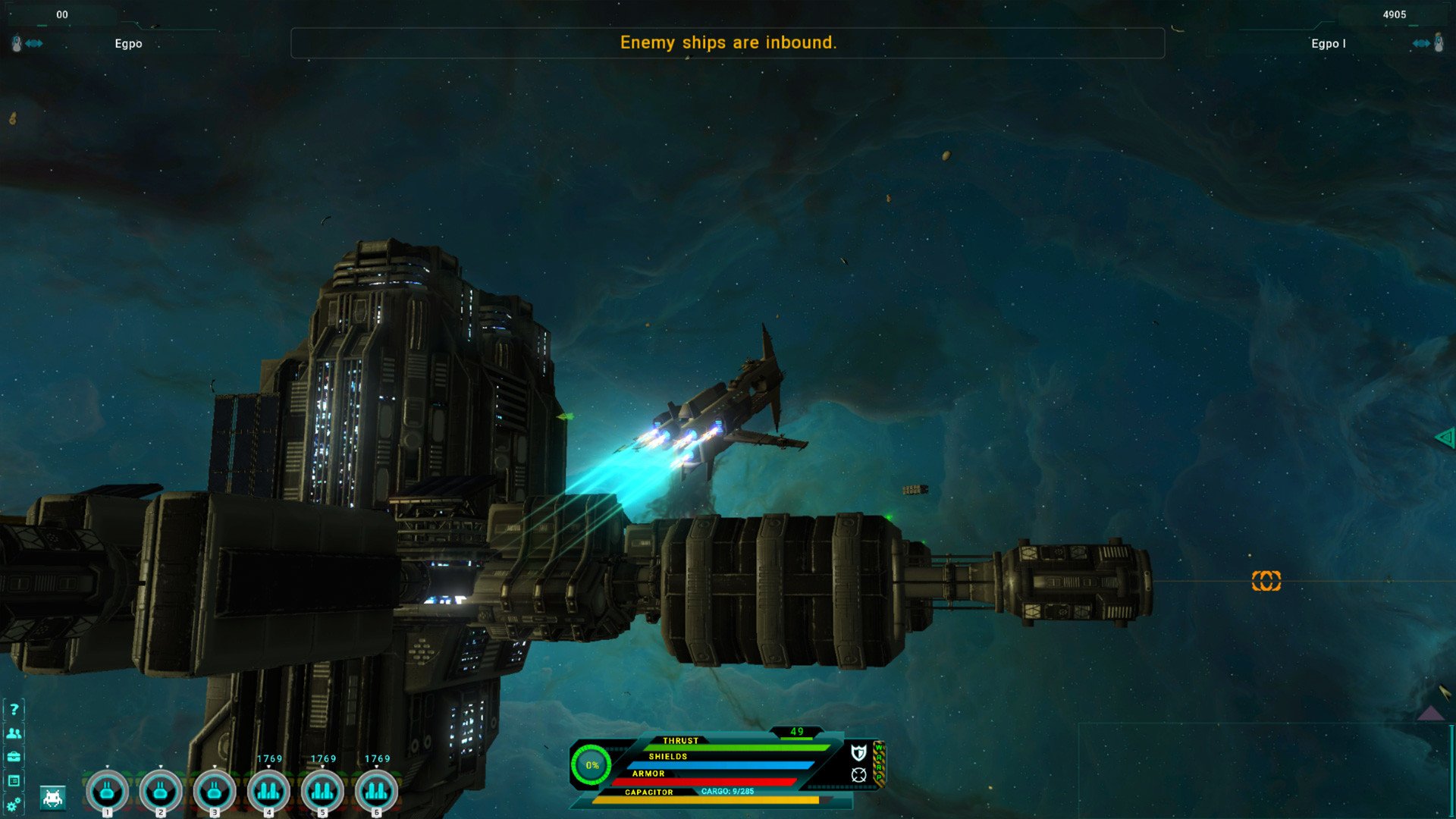Open the briefcase cargo icon

14,757
